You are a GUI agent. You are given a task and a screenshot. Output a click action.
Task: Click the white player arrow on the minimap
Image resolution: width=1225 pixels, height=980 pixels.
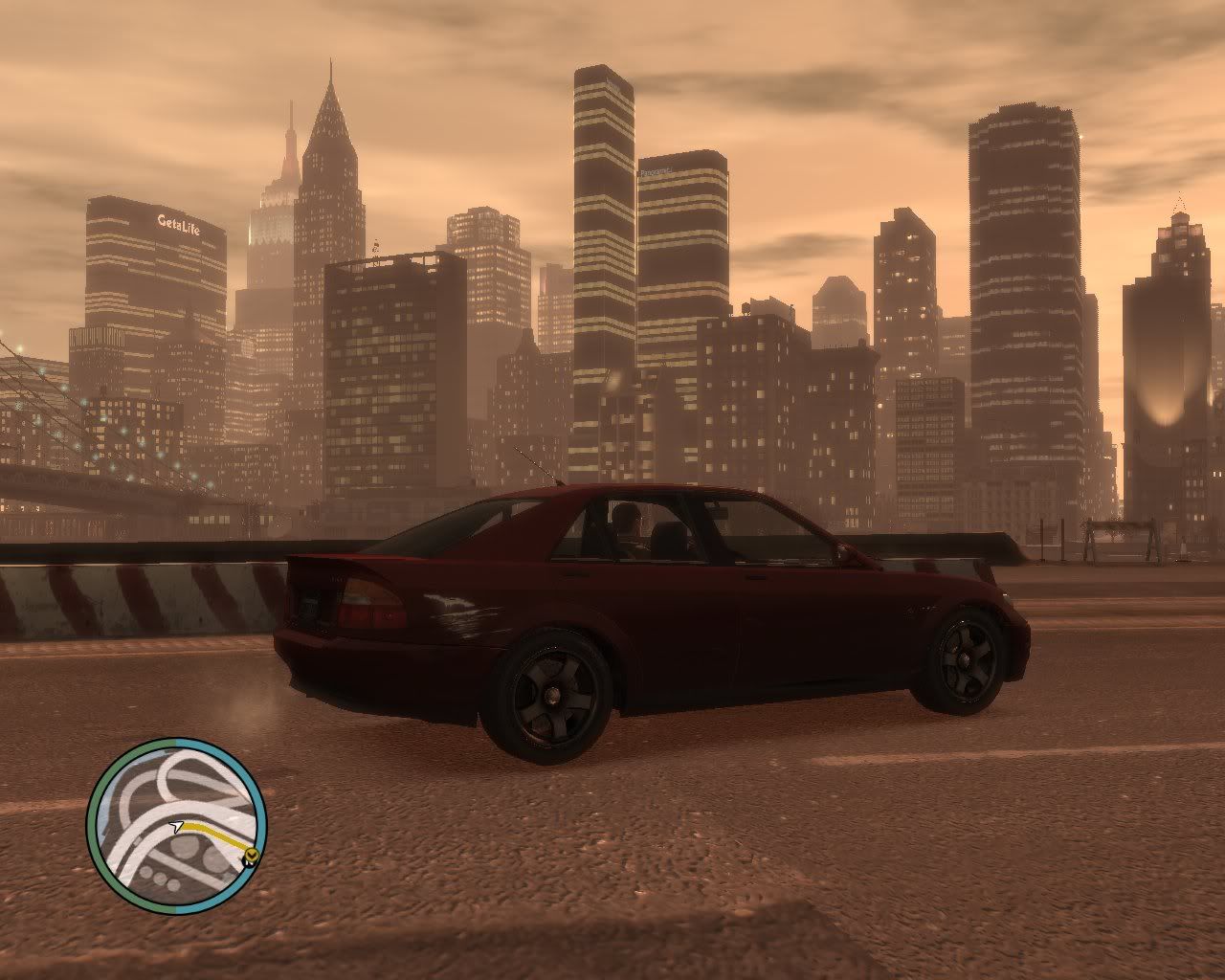click(176, 825)
